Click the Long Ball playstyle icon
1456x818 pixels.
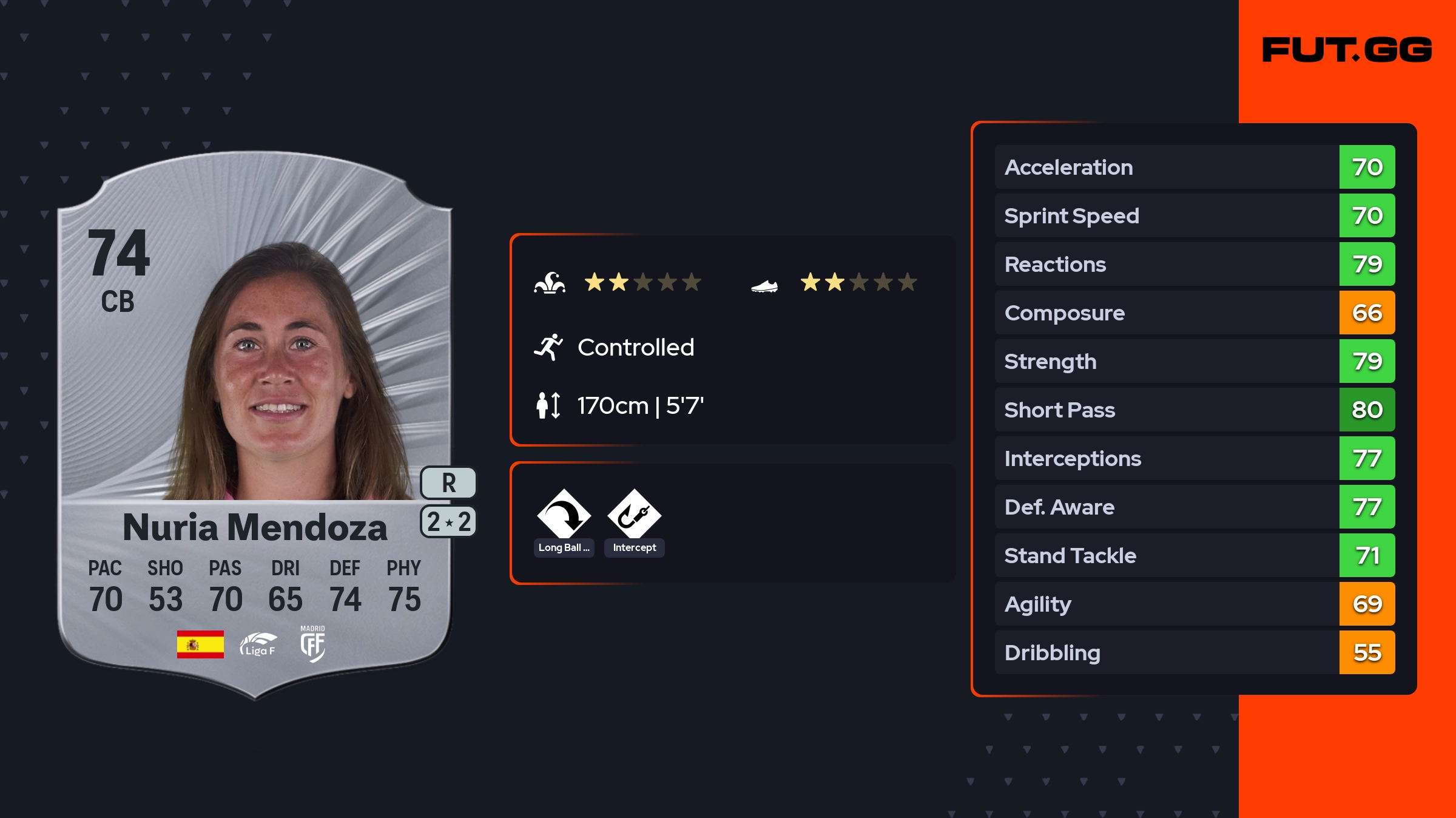pos(564,515)
